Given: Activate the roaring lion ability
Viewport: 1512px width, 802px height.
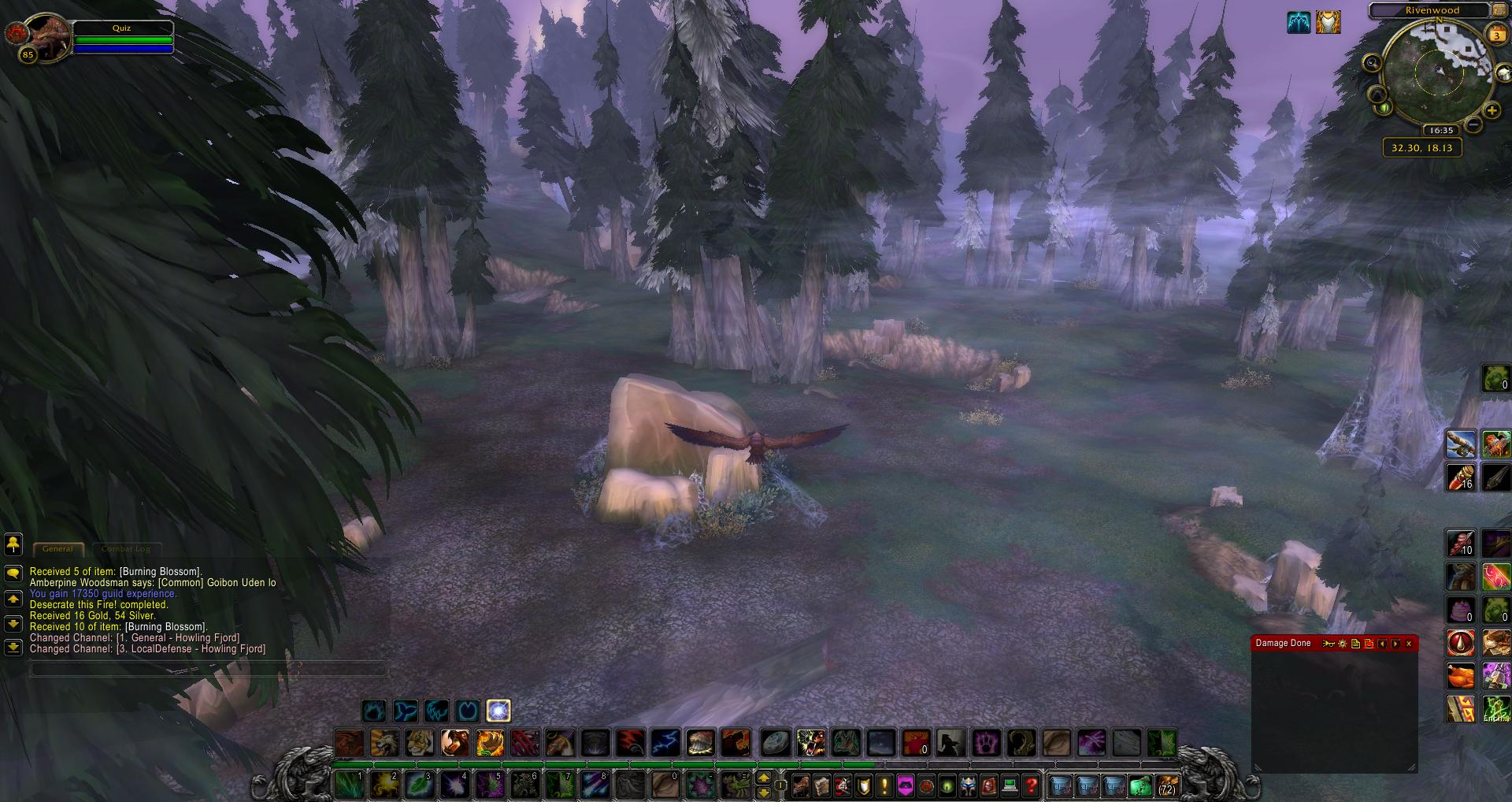Looking at the screenshot, I should 385,743.
